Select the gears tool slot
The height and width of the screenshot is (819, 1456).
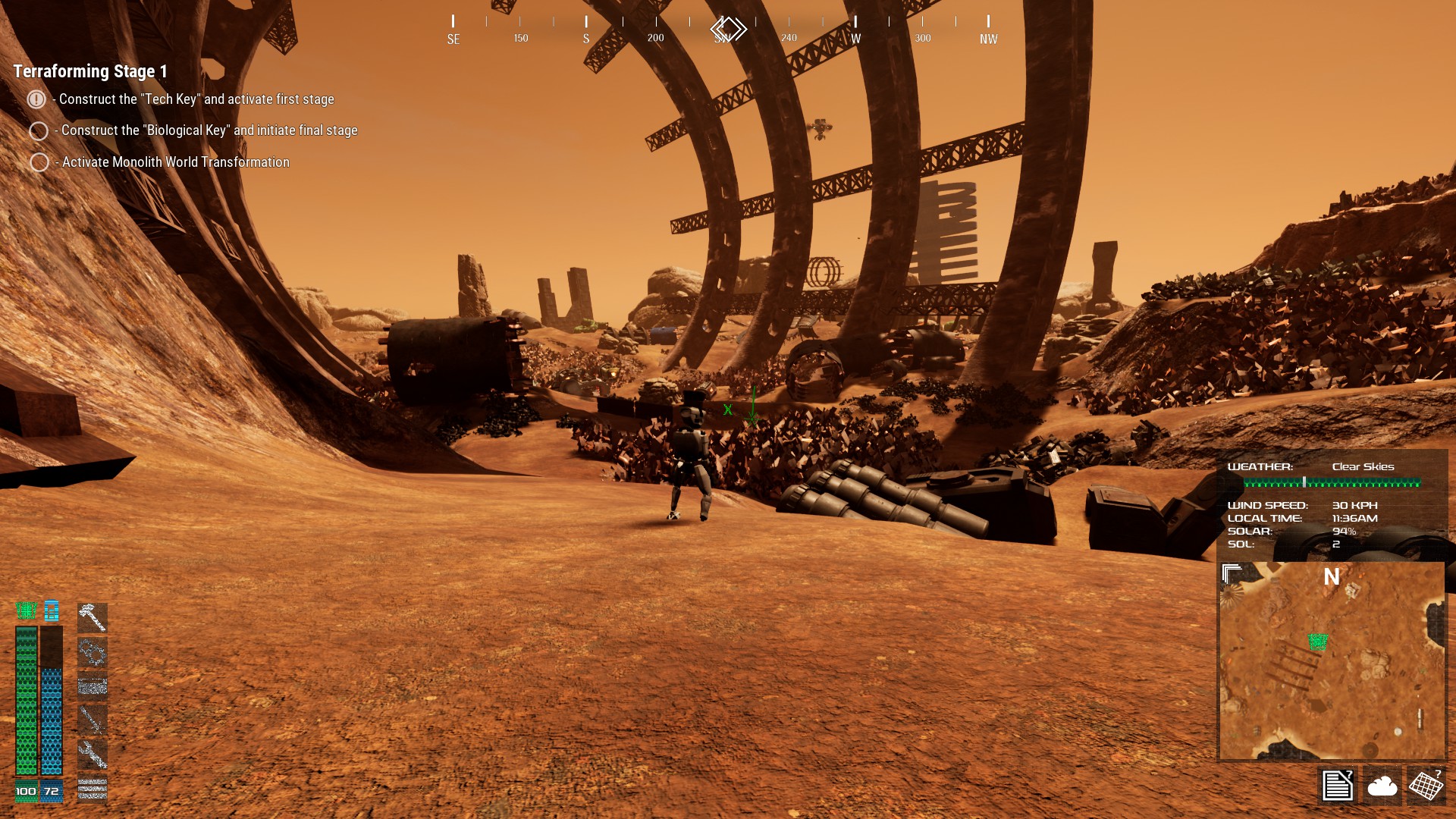[x=93, y=651]
